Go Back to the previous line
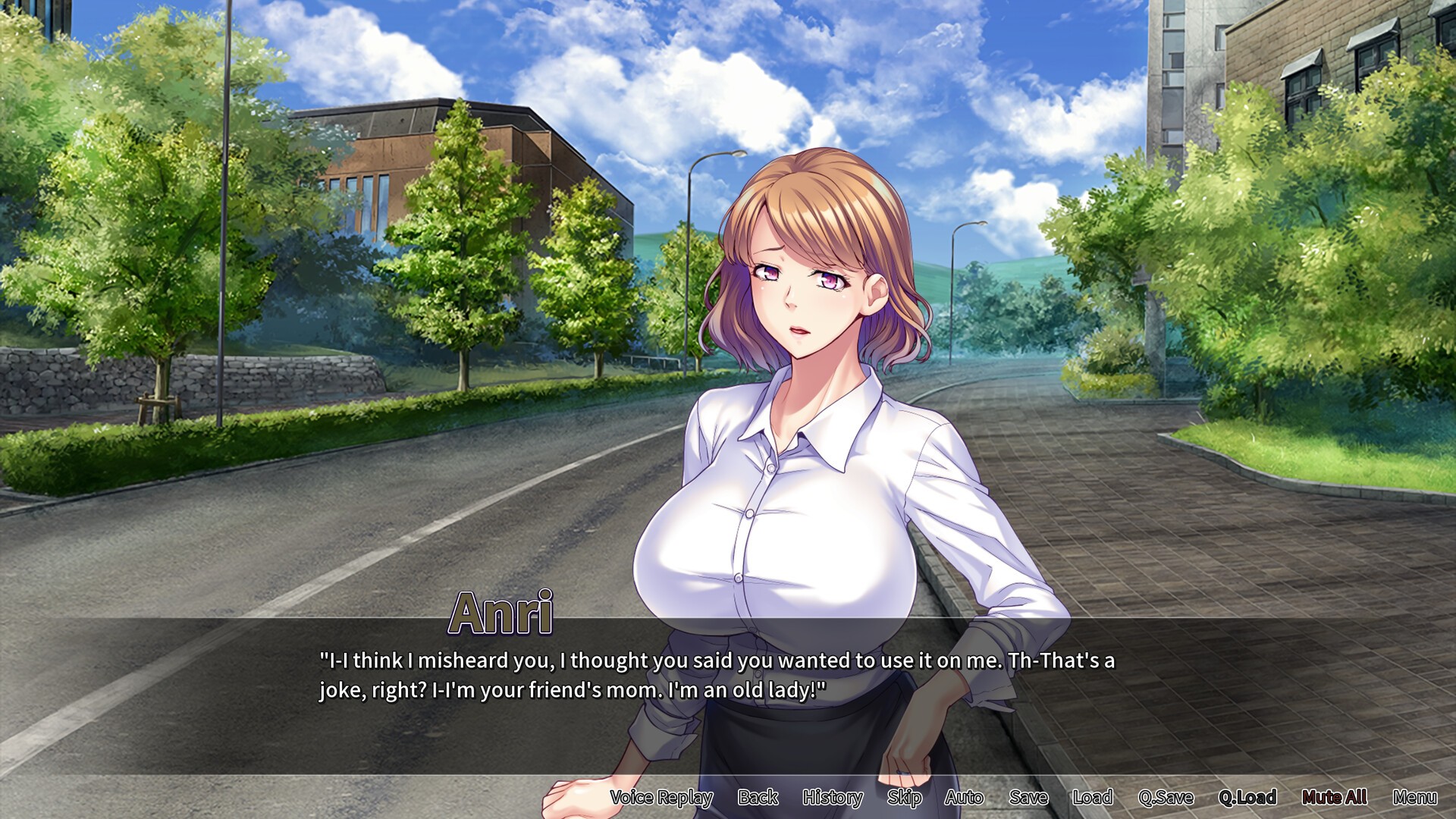The image size is (1456, 819). pos(758,797)
